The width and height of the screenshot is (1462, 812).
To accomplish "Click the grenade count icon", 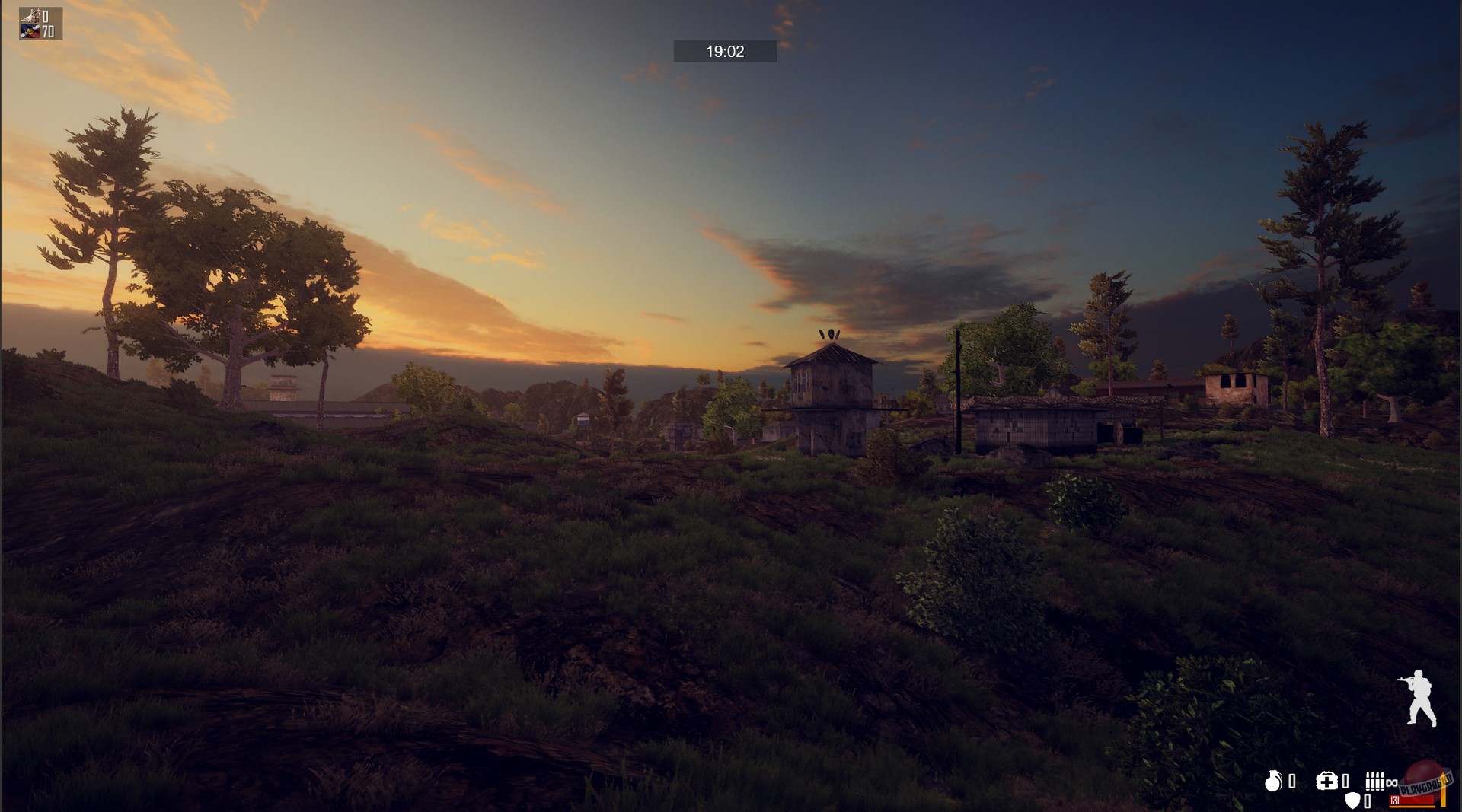I will 1273,782.
